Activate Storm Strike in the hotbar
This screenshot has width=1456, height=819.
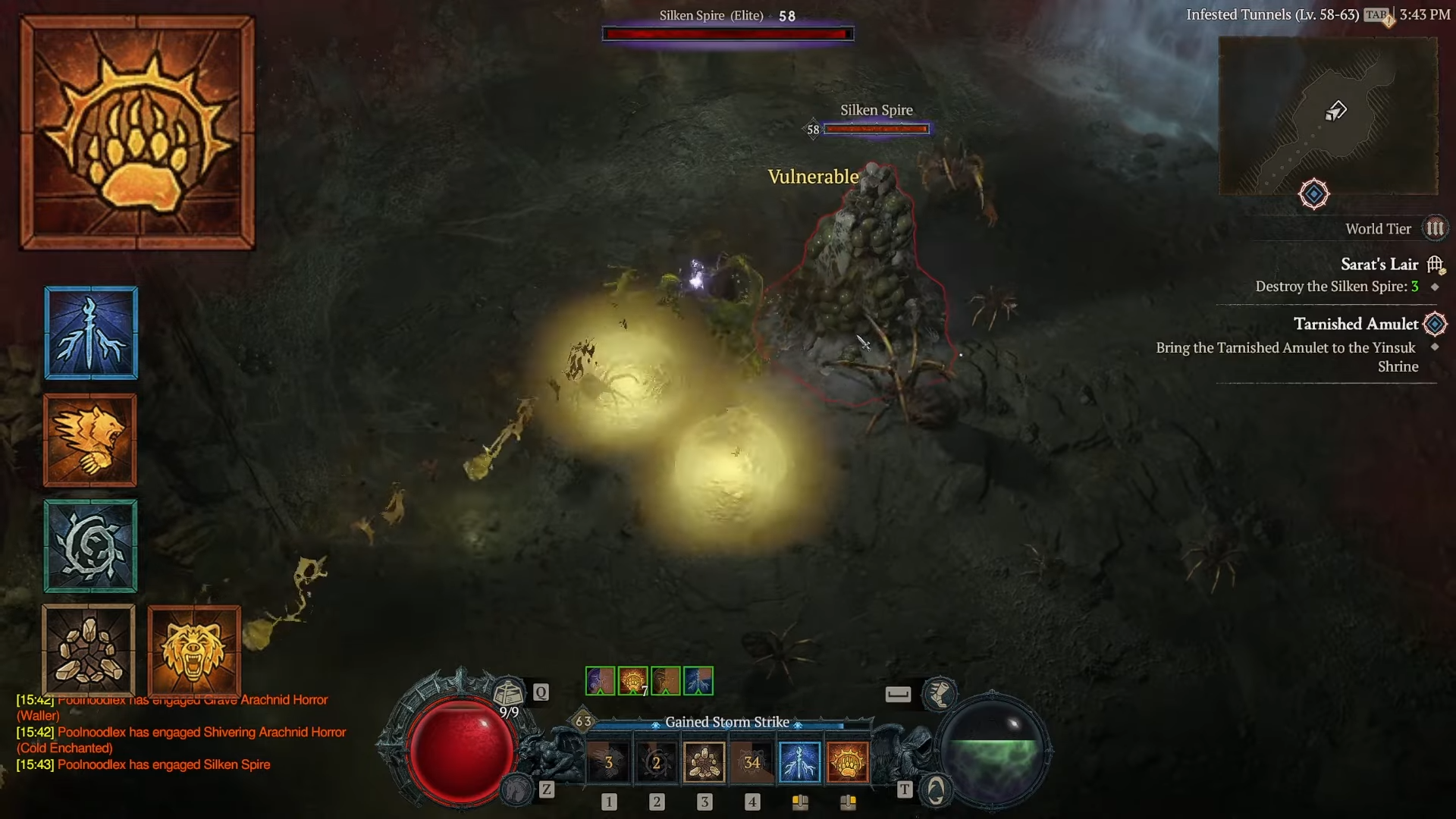pos(799,762)
